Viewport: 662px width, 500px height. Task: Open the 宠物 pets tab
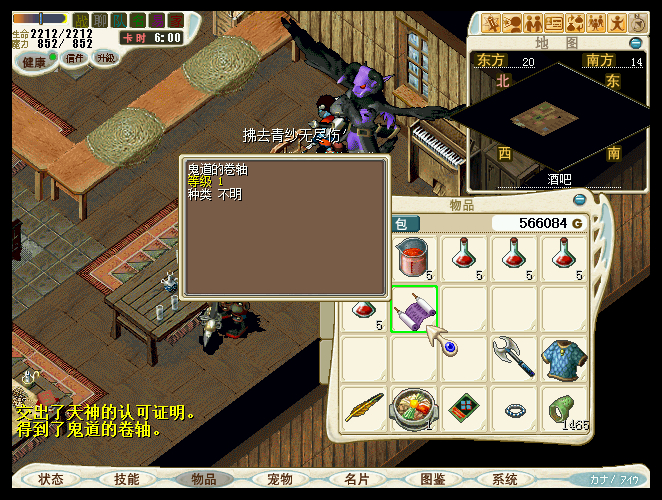point(279,479)
